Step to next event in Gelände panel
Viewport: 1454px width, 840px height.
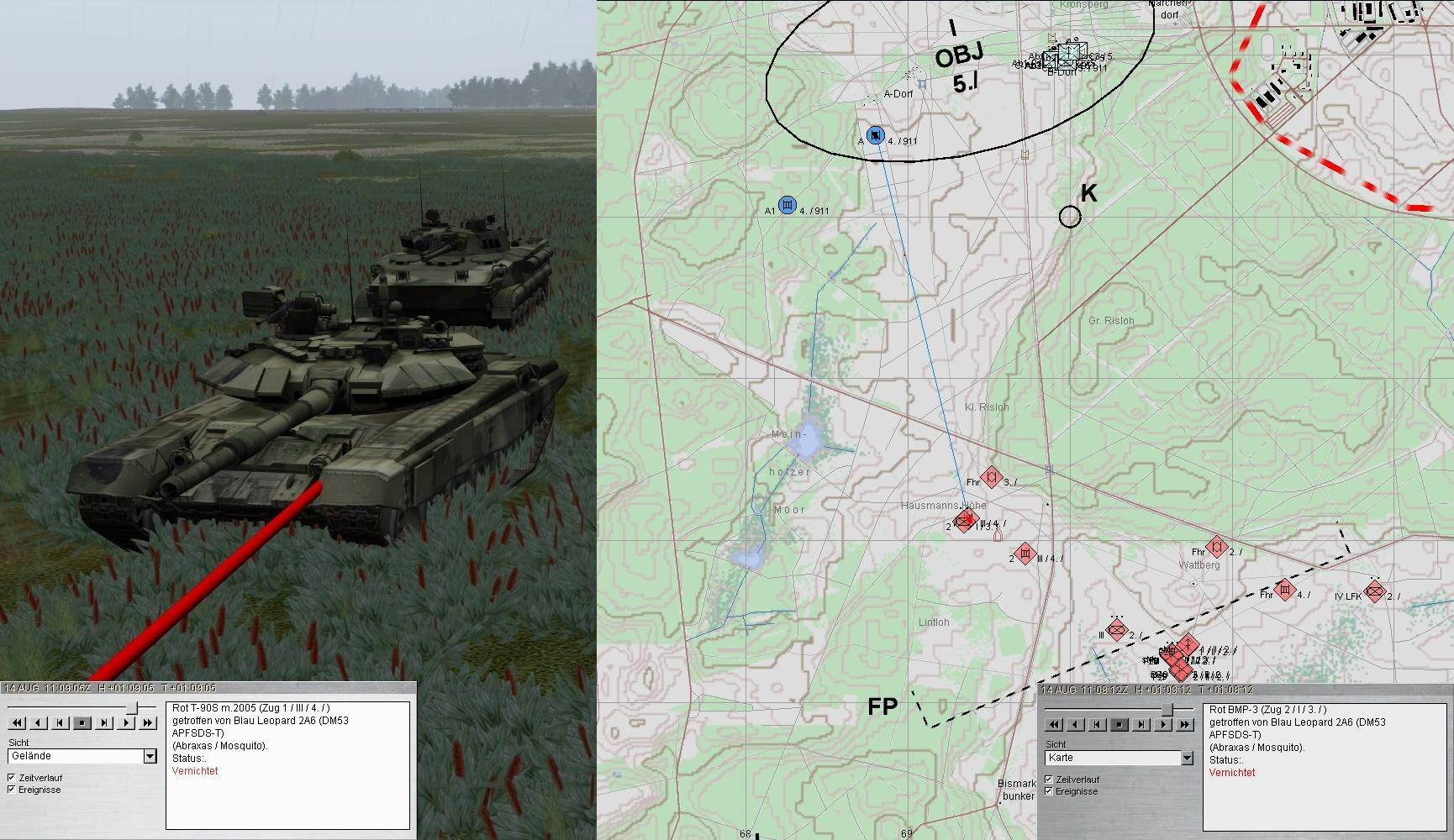tap(104, 722)
